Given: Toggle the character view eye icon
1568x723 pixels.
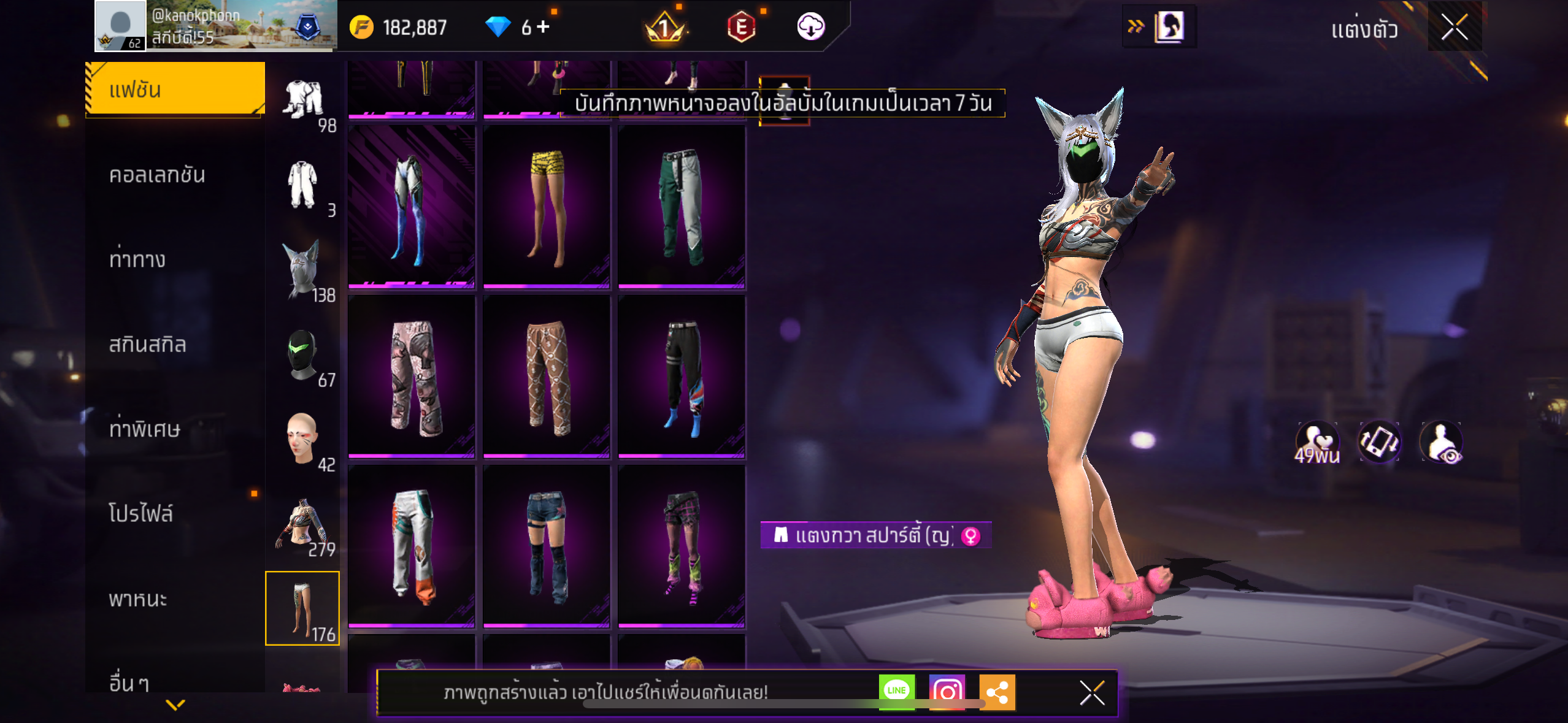Looking at the screenshot, I should pos(1442,442).
